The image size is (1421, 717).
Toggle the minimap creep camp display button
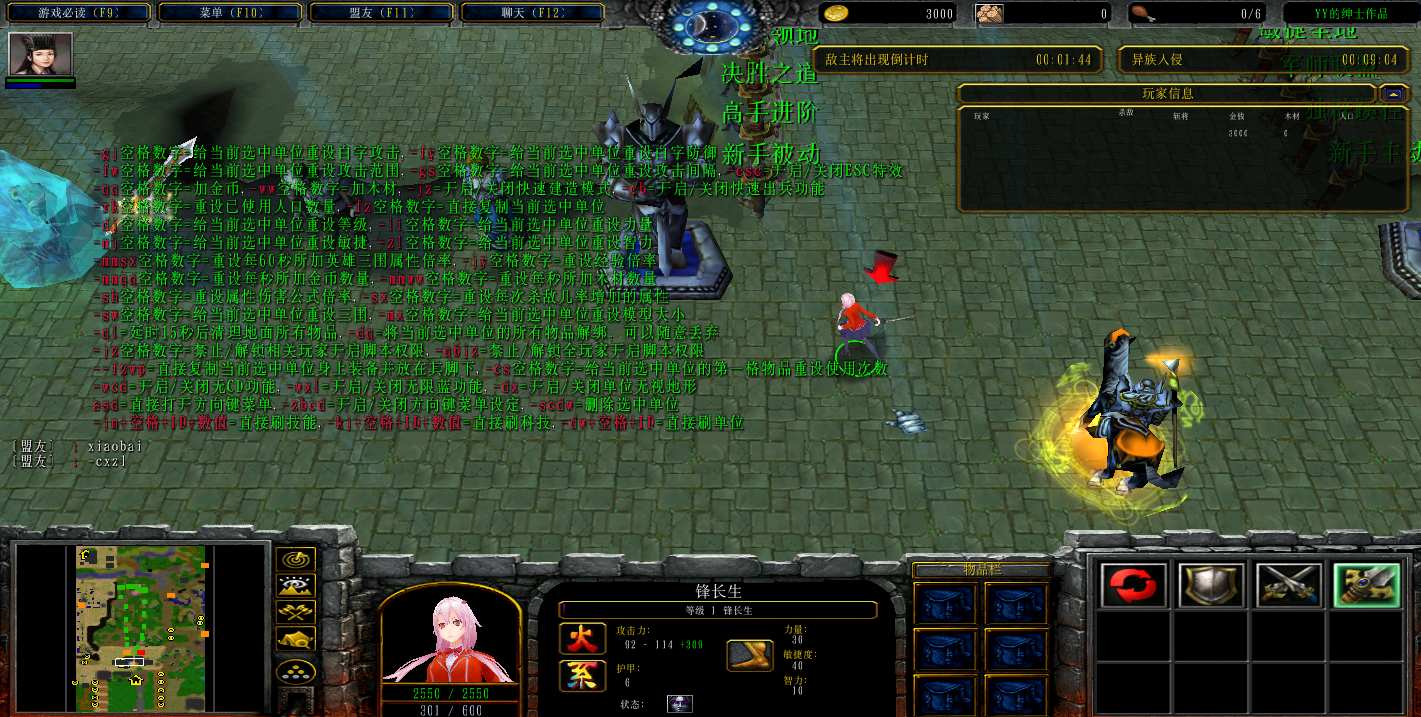(297, 638)
